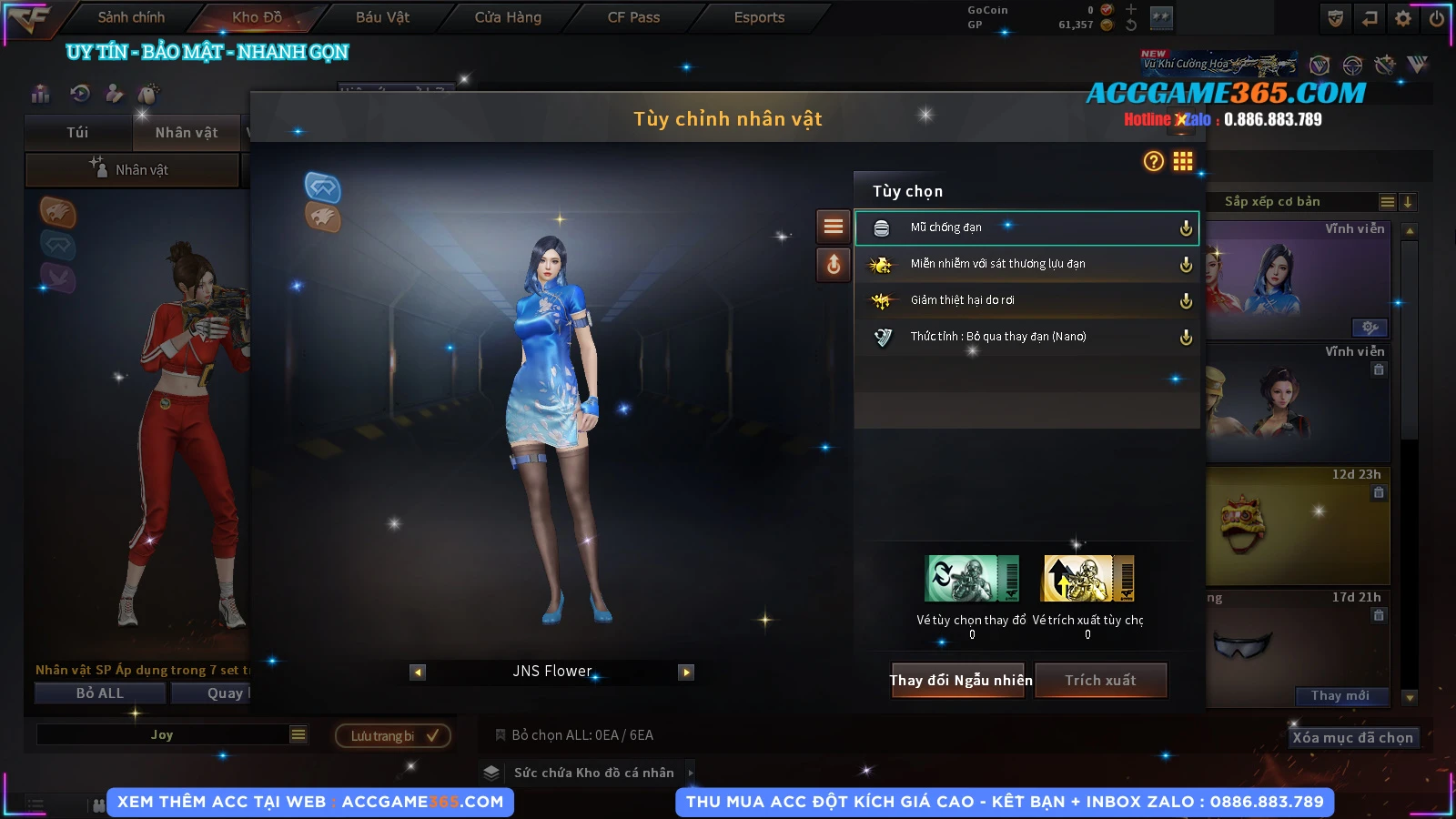Pick the Bỏ qua thay đạn (Nano) attribute
The height and width of the screenshot is (819, 1456).
[x=1026, y=337]
